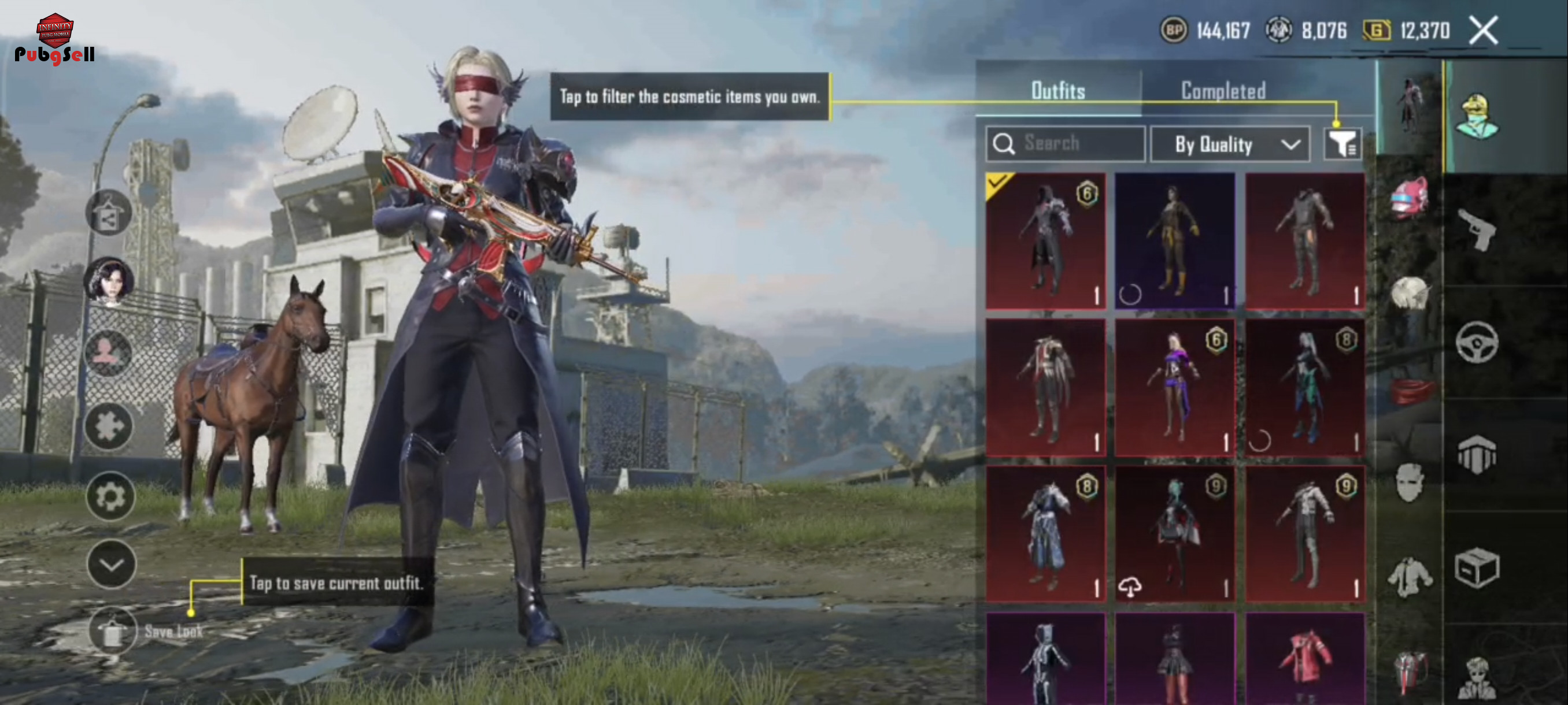
Task: Open the By Quality sort dropdown
Action: (1230, 145)
